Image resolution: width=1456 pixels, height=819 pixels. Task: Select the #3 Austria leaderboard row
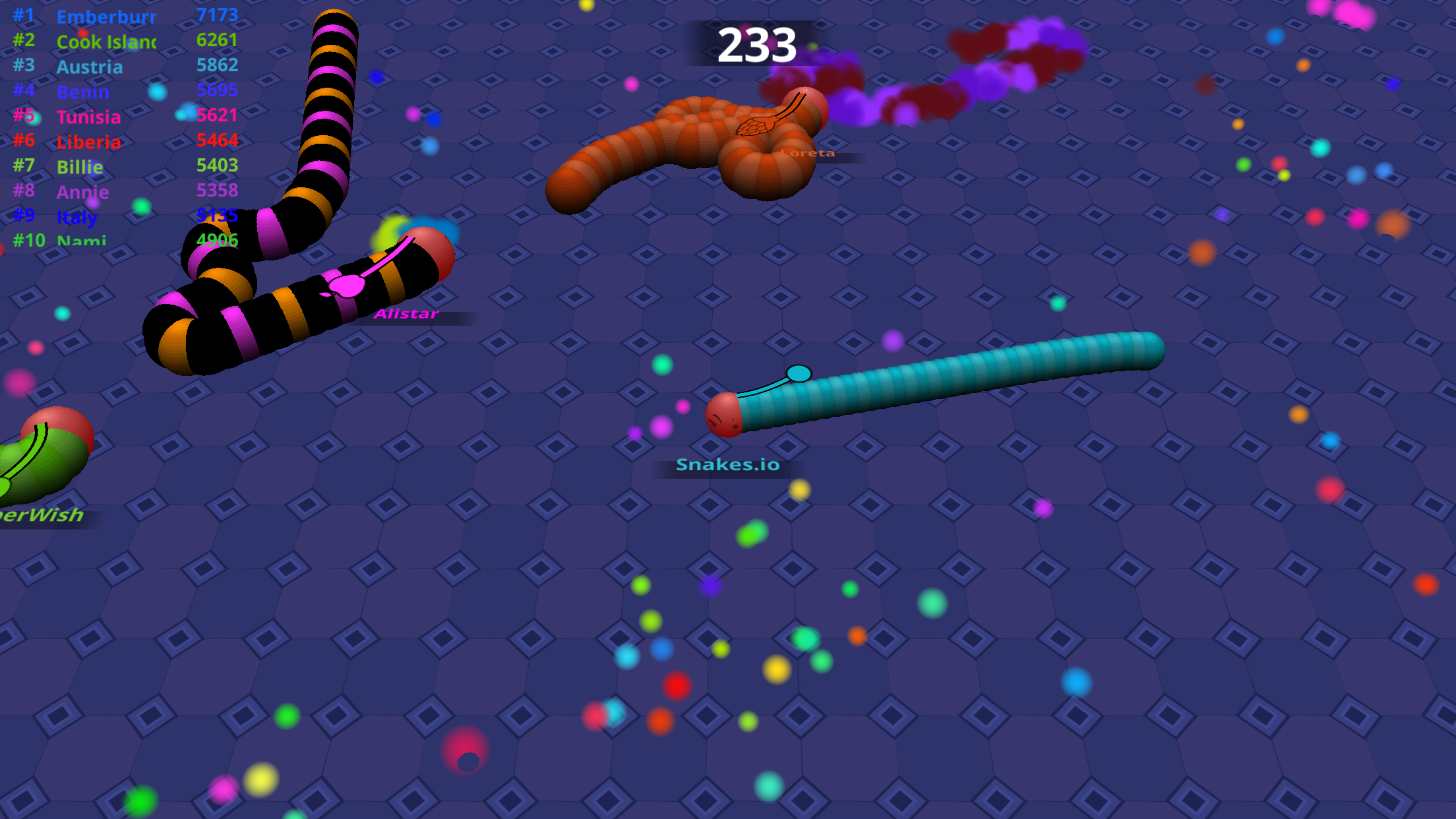tap(89, 67)
